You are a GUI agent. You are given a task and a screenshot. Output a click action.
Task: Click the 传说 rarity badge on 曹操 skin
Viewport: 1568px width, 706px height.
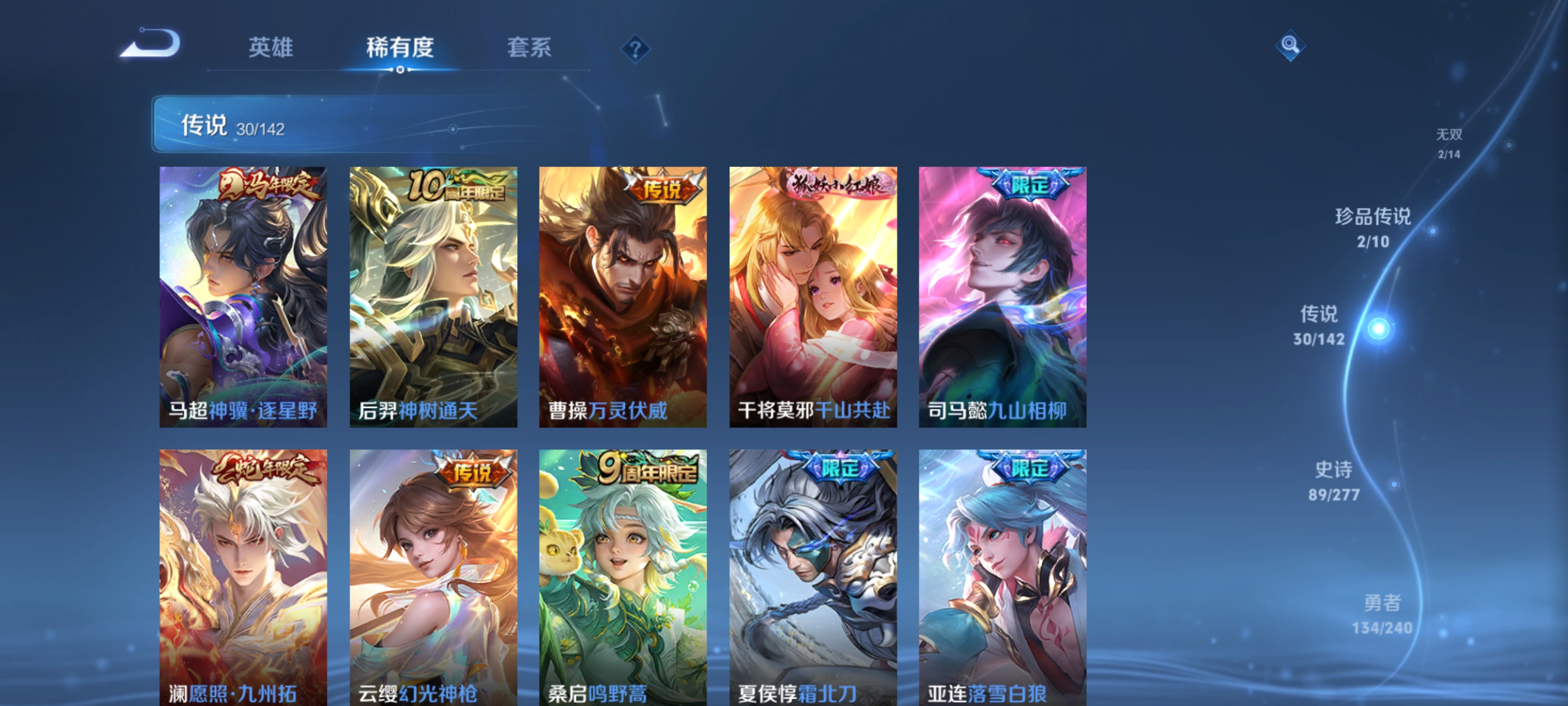(x=666, y=190)
